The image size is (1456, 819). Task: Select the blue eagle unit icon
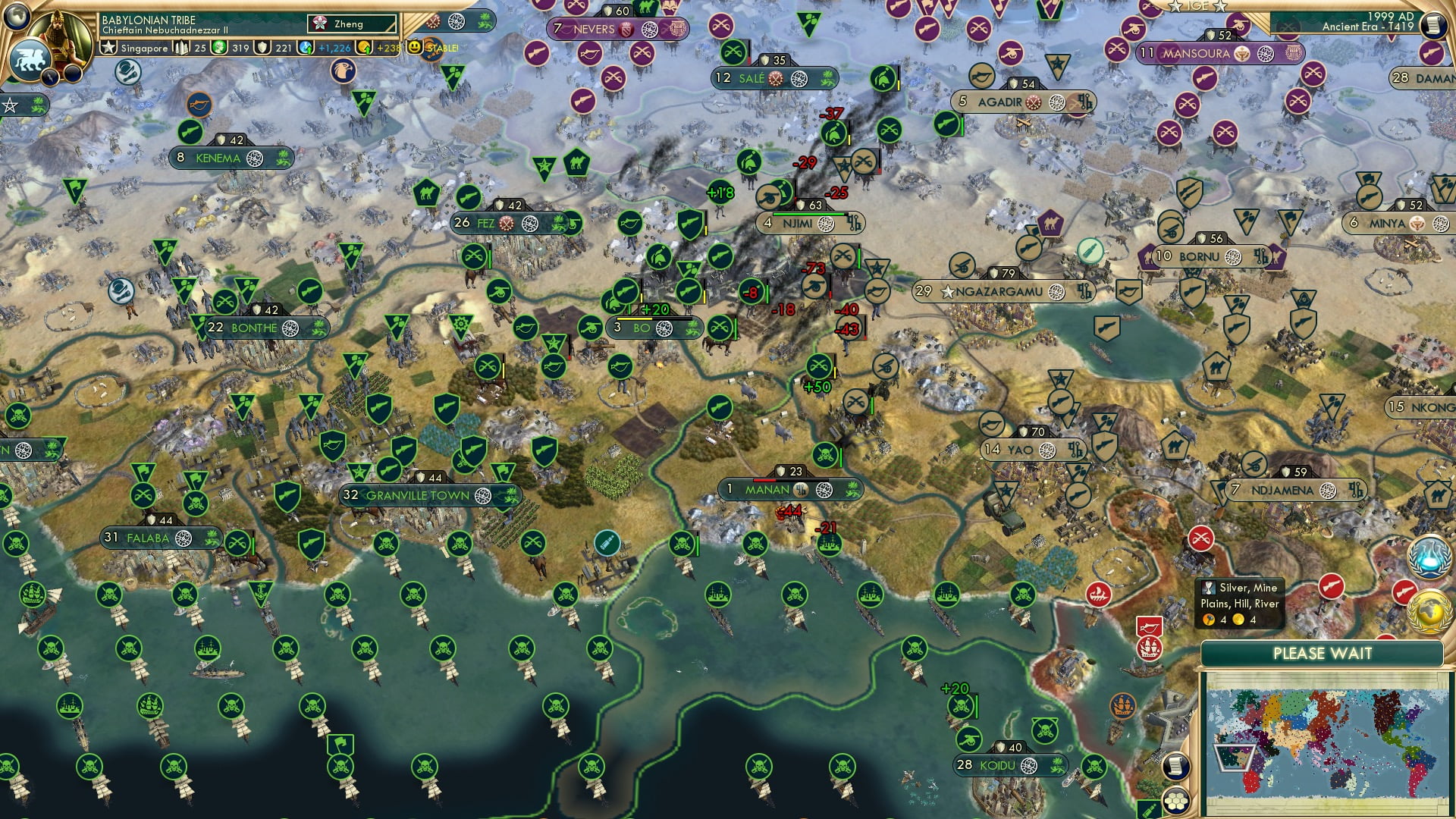345,71
